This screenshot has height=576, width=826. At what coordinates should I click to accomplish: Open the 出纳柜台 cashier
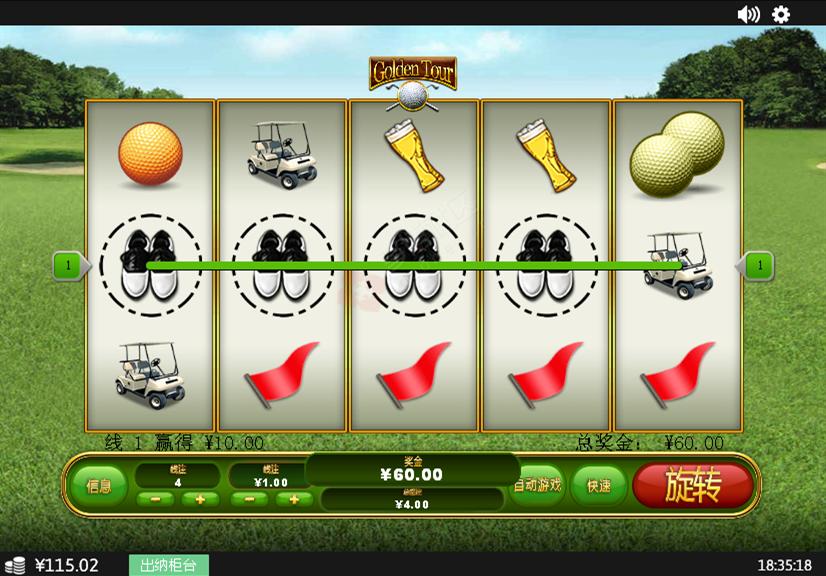(168, 565)
